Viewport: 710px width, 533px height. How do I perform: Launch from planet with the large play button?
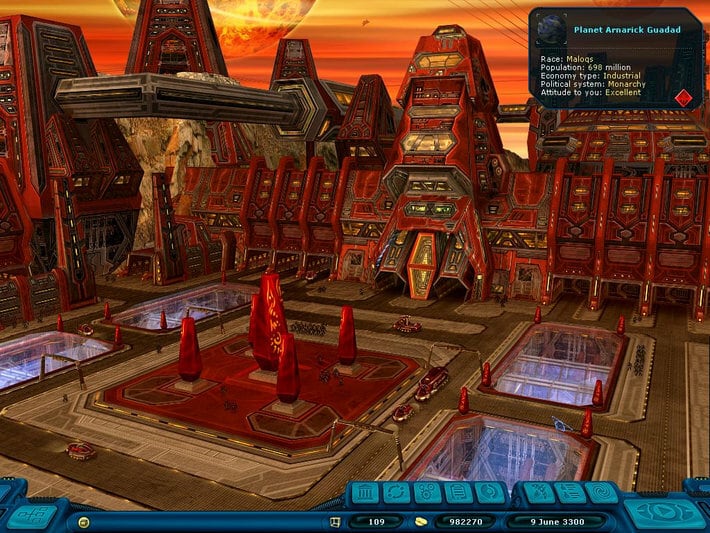662,510
